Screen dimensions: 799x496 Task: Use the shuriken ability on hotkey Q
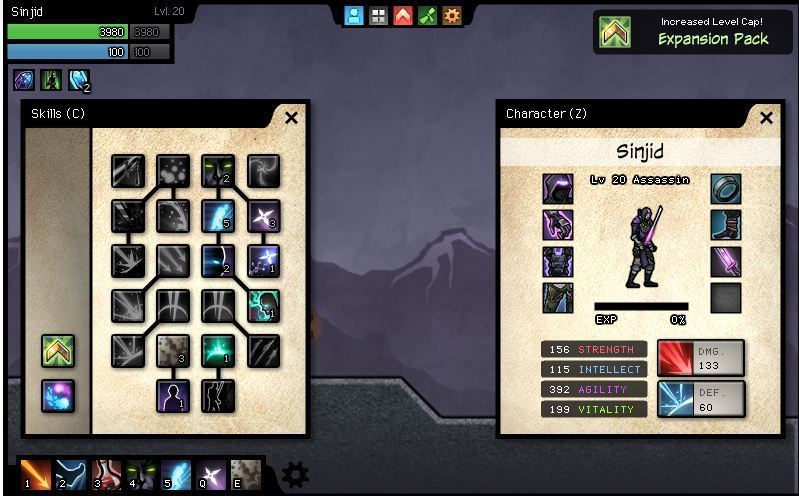pos(210,474)
